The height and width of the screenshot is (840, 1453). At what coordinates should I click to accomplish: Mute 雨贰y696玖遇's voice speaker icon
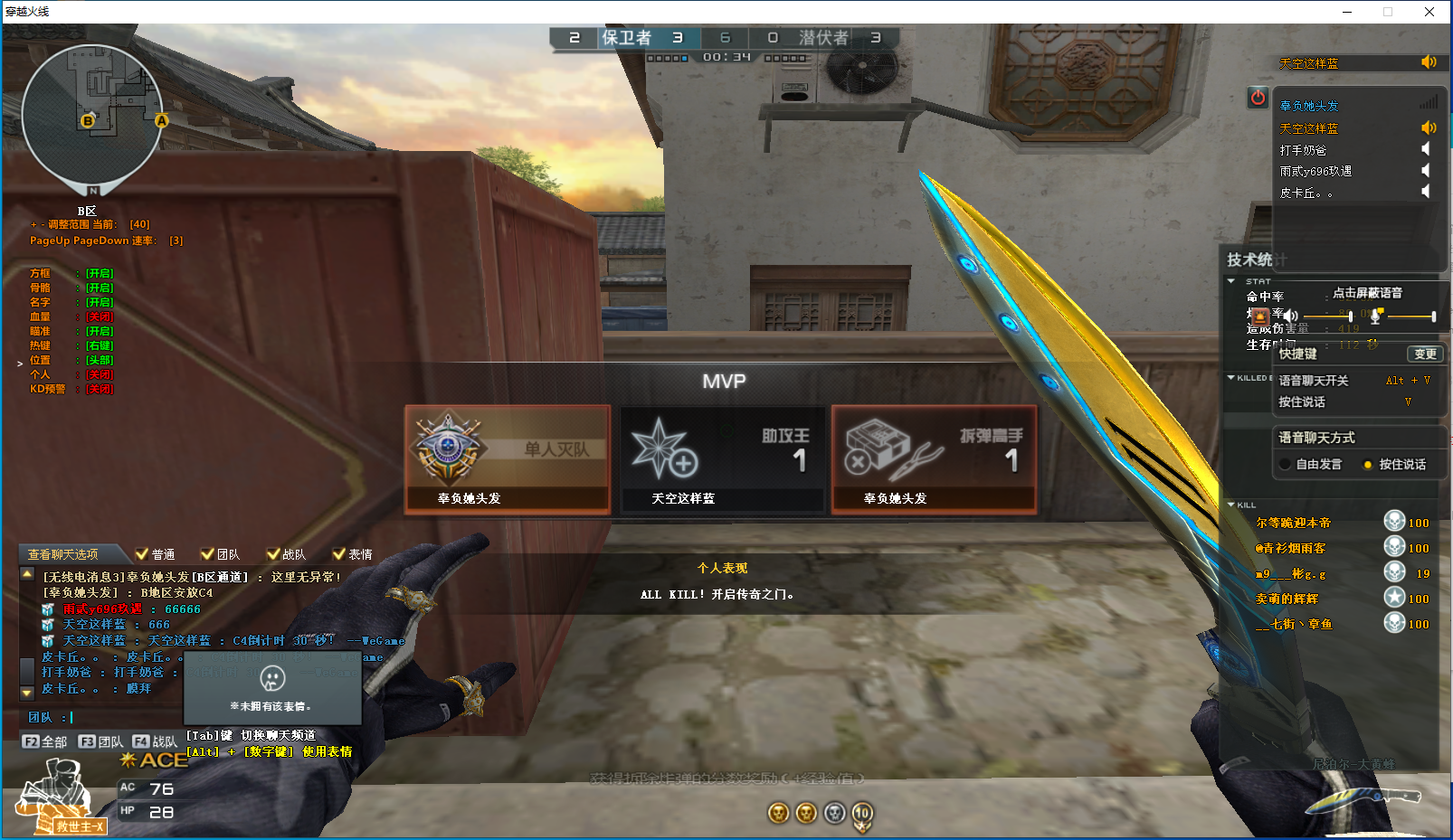point(1427,170)
